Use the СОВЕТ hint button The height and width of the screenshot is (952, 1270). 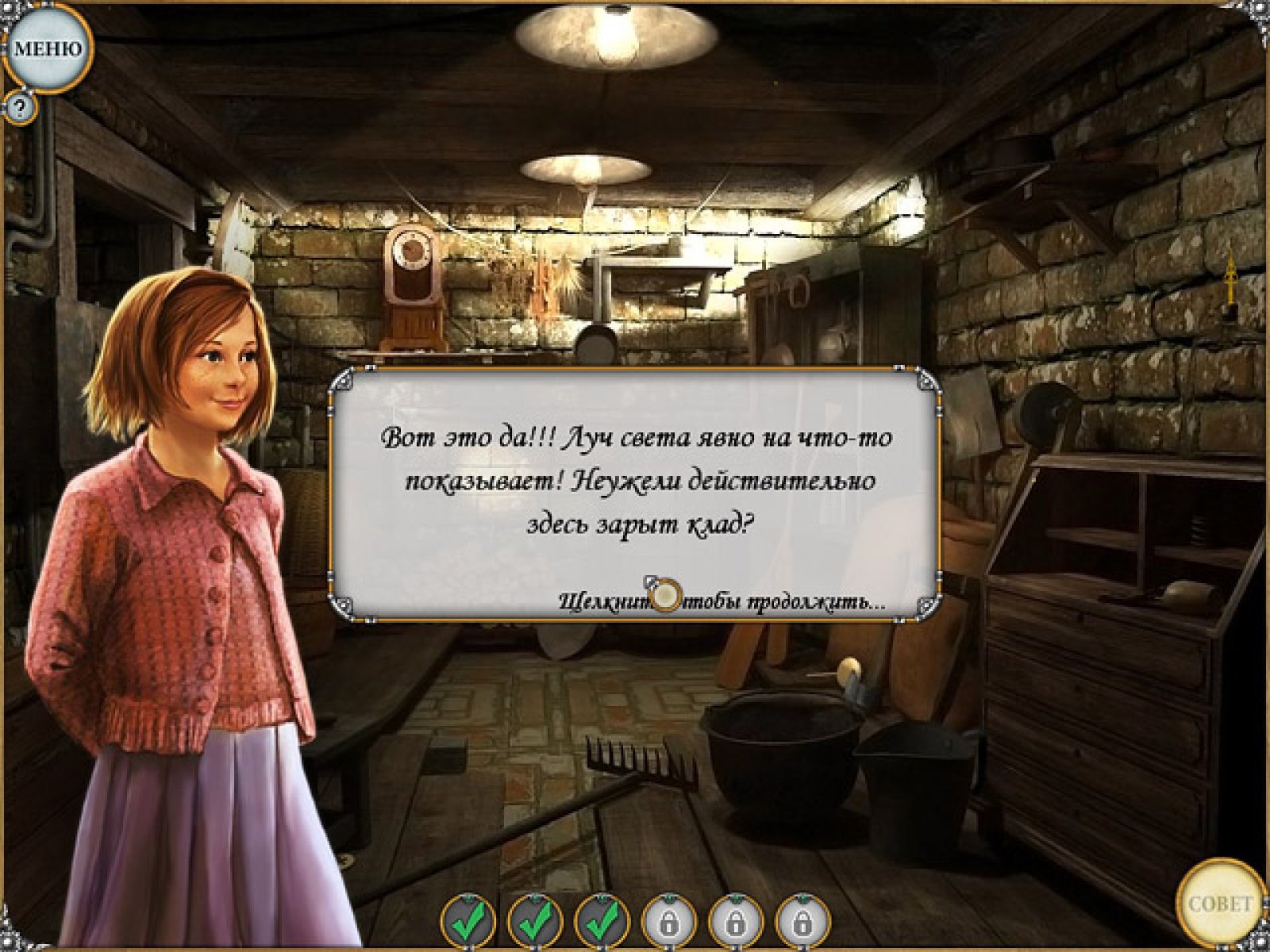click(x=1220, y=903)
